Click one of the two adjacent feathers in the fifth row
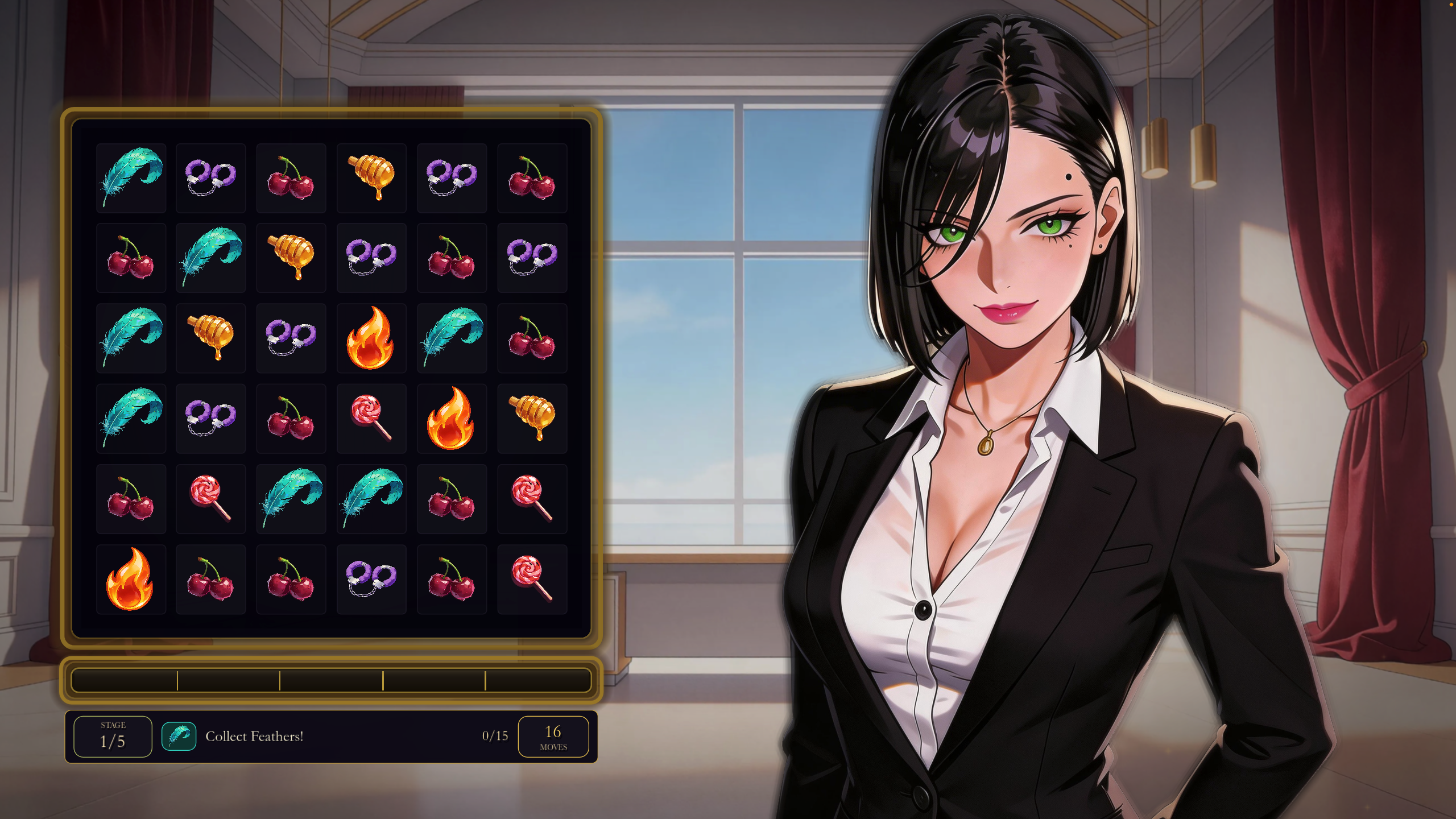This screenshot has height=819, width=1456. click(x=291, y=499)
